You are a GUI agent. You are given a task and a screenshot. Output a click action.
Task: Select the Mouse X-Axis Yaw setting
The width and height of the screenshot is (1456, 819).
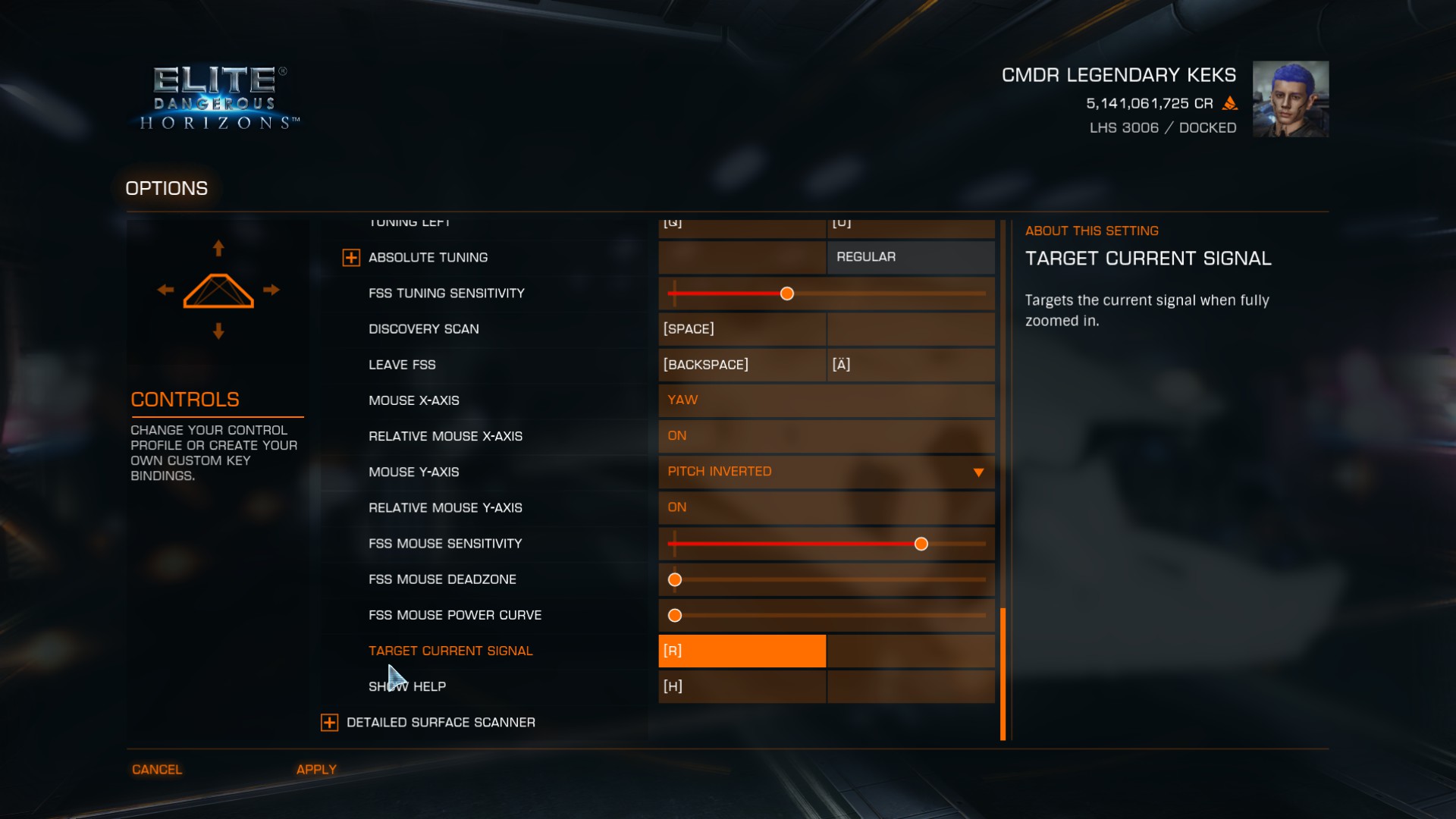826,400
